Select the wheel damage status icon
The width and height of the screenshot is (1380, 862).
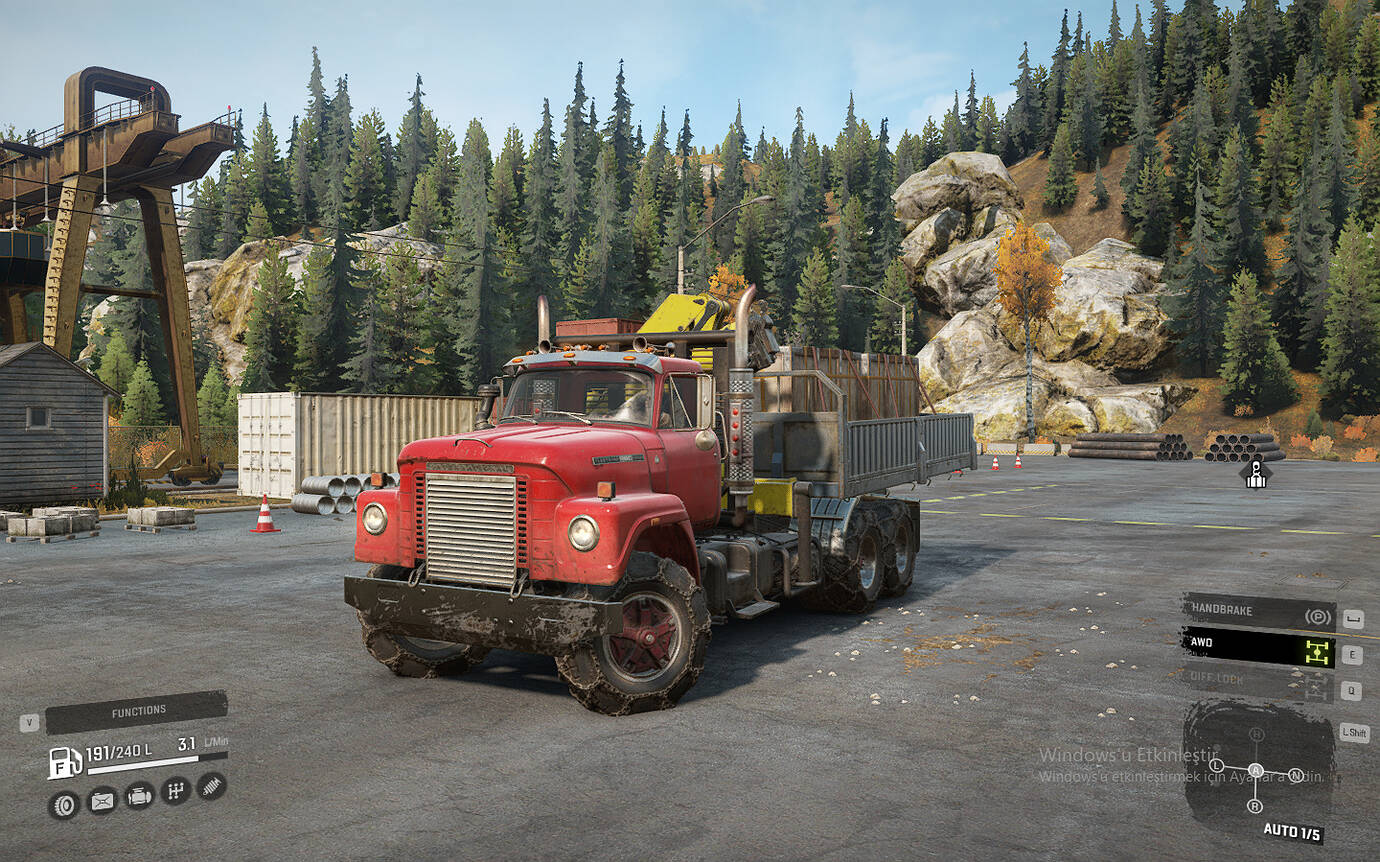[63, 804]
